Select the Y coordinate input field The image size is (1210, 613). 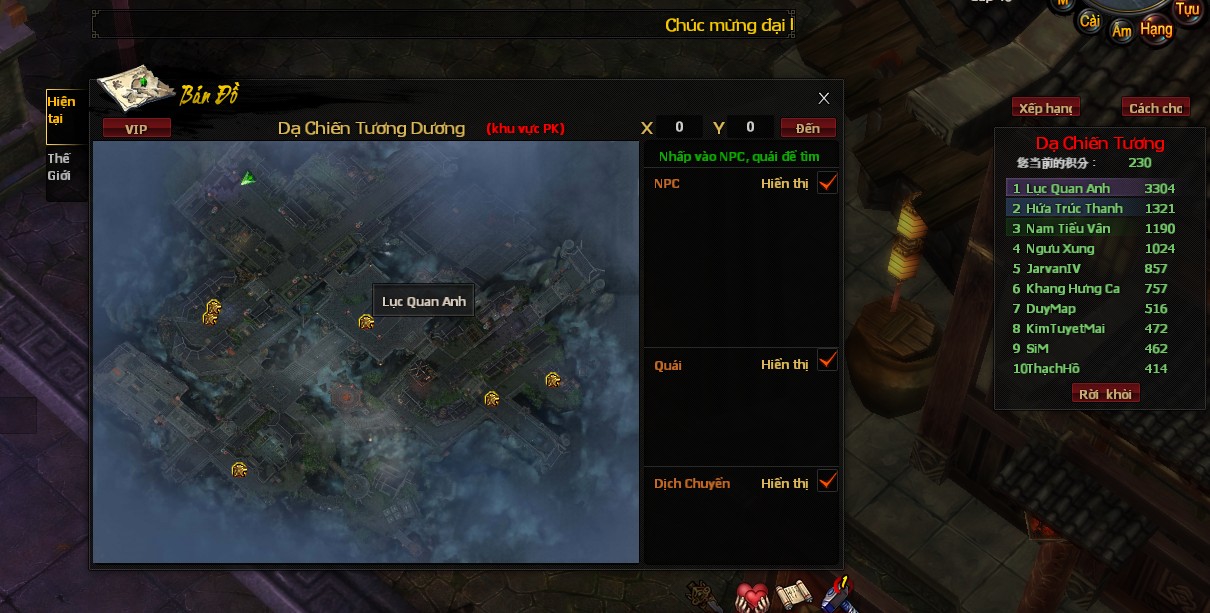tap(750, 127)
